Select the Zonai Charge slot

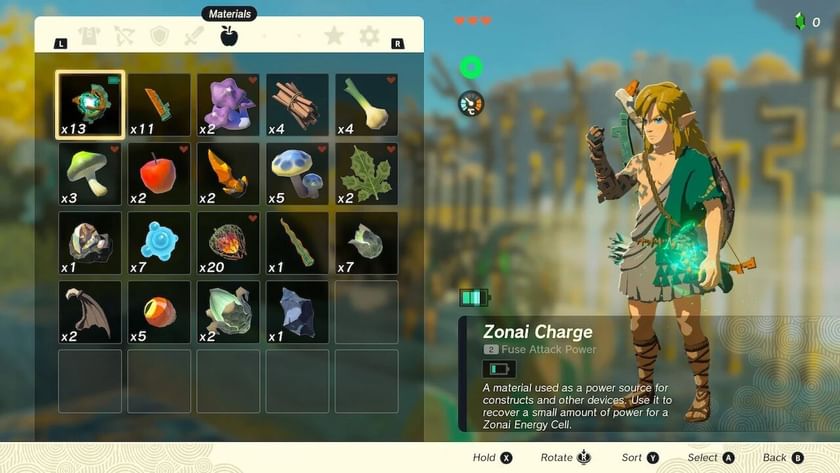pyautogui.click(x=90, y=104)
